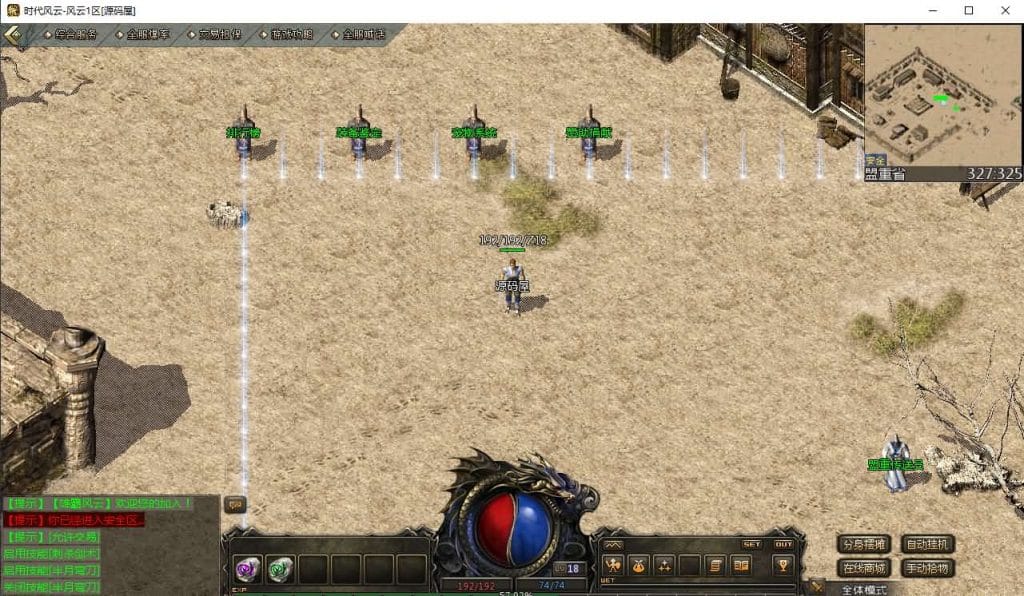Click the OUT exit button
Image resolution: width=1024 pixels, height=596 pixels.
click(x=783, y=545)
